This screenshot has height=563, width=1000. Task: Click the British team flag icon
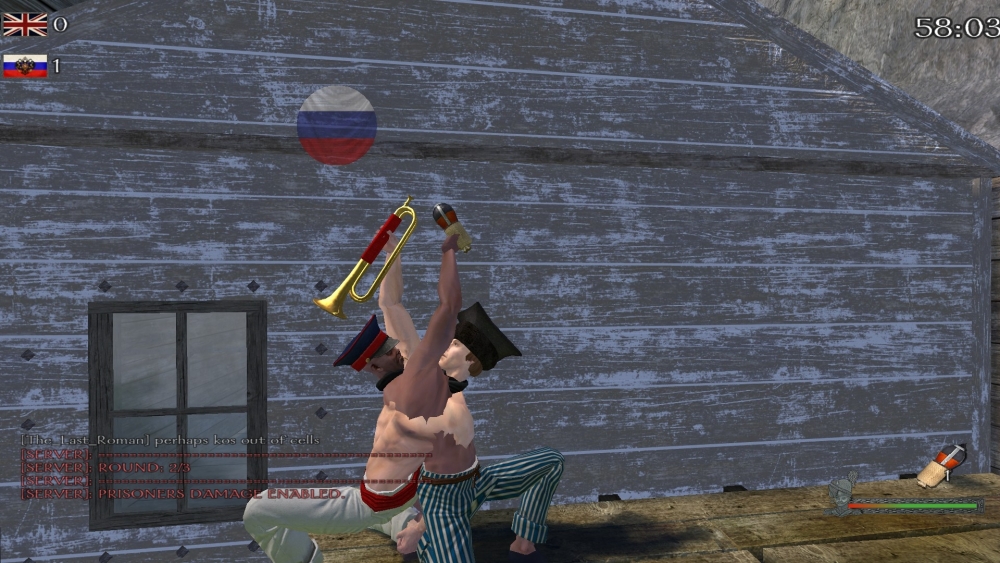(x=24, y=24)
